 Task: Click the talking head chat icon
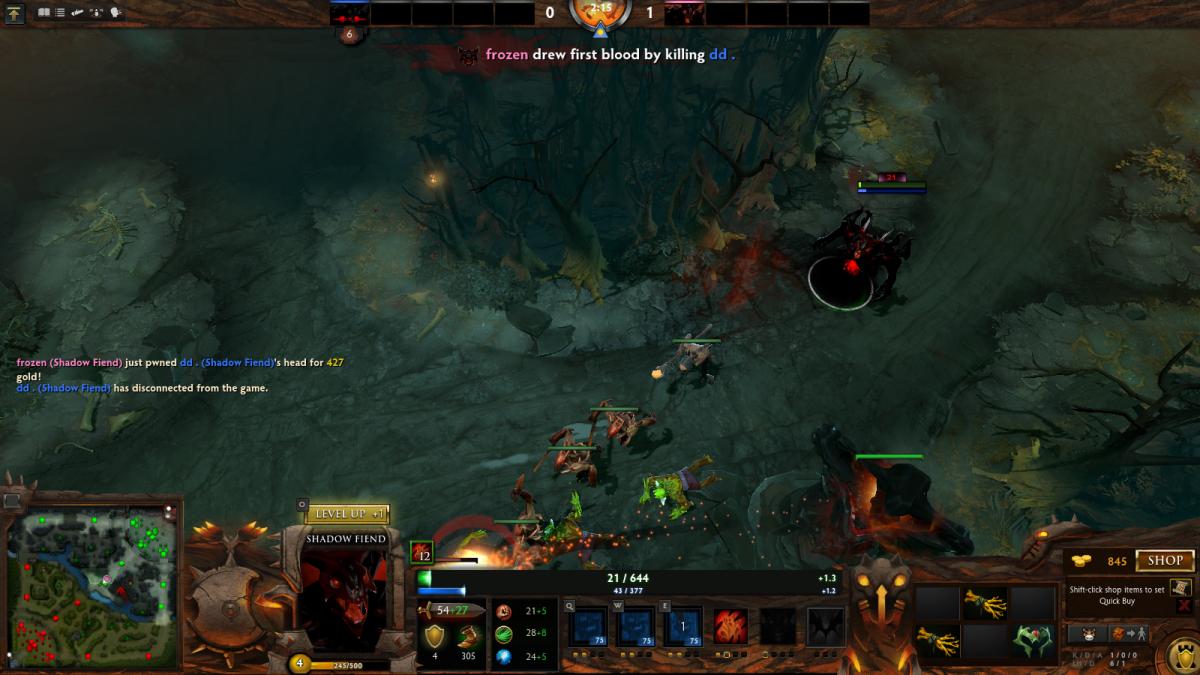[116, 13]
